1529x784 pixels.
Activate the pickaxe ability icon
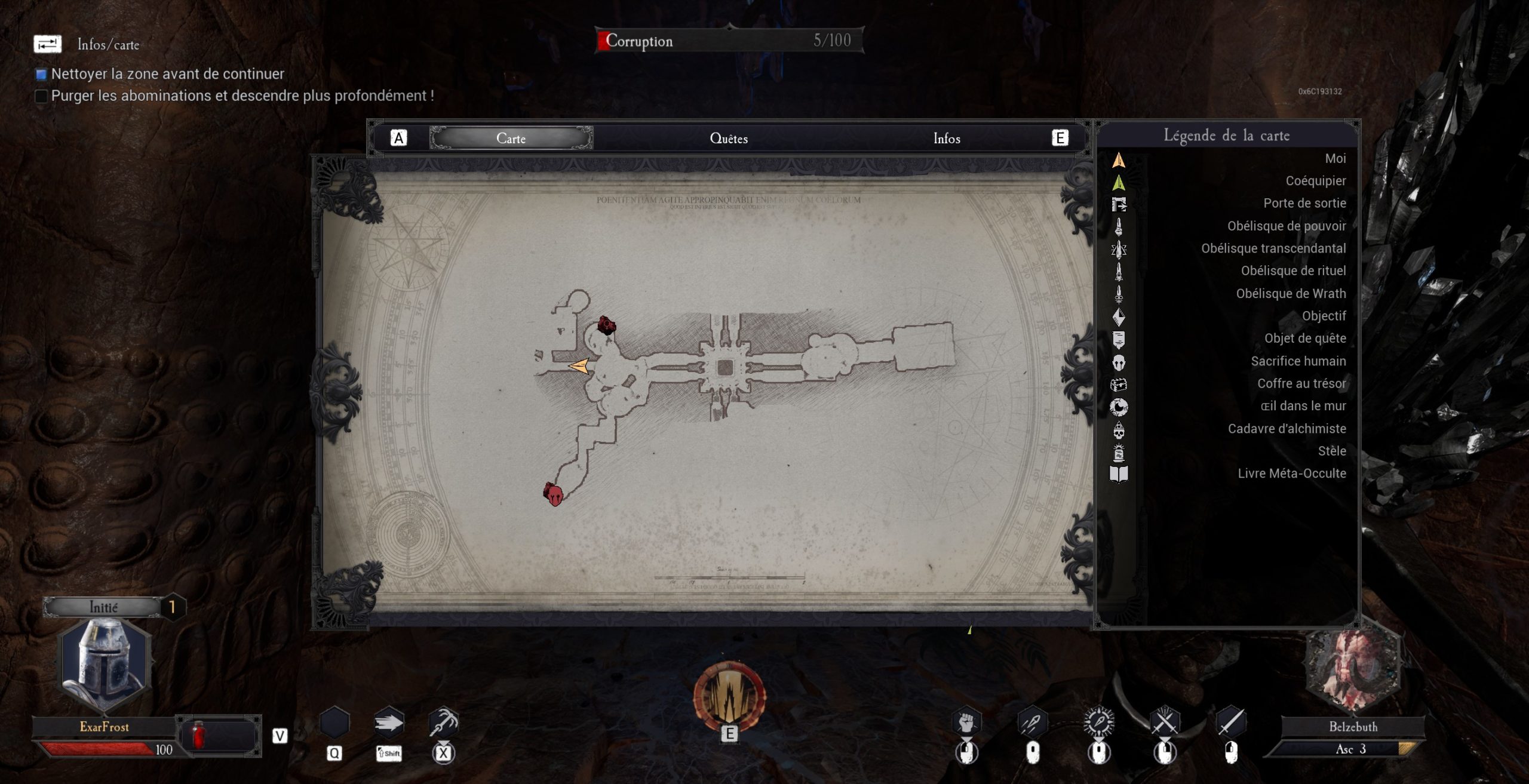click(x=443, y=722)
